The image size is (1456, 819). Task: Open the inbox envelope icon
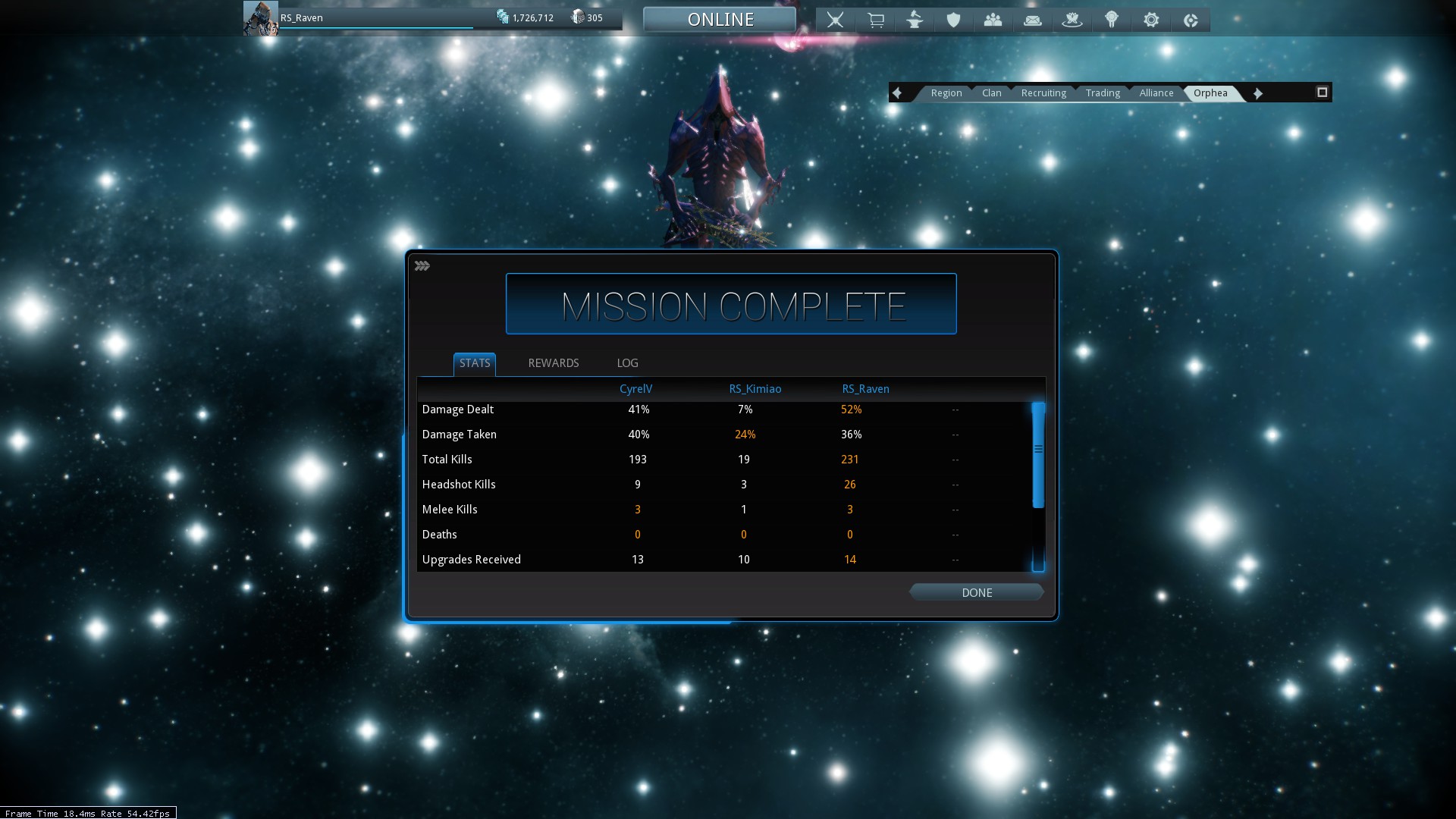[1032, 20]
